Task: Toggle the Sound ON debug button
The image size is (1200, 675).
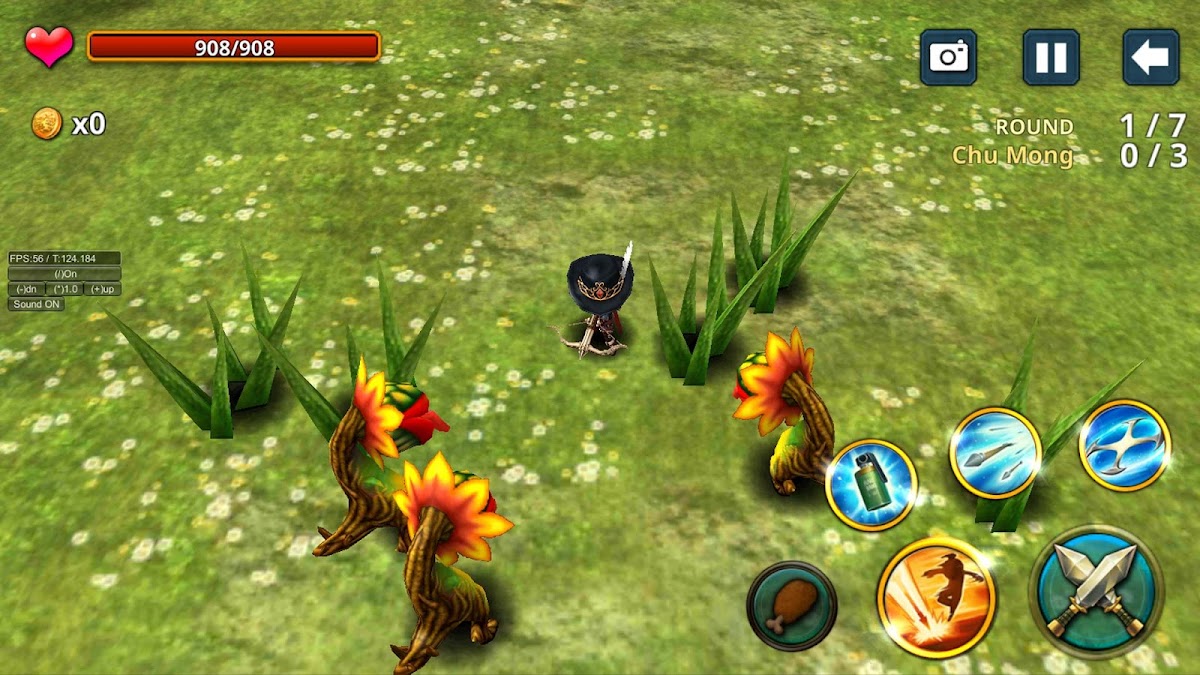Action: (36, 304)
